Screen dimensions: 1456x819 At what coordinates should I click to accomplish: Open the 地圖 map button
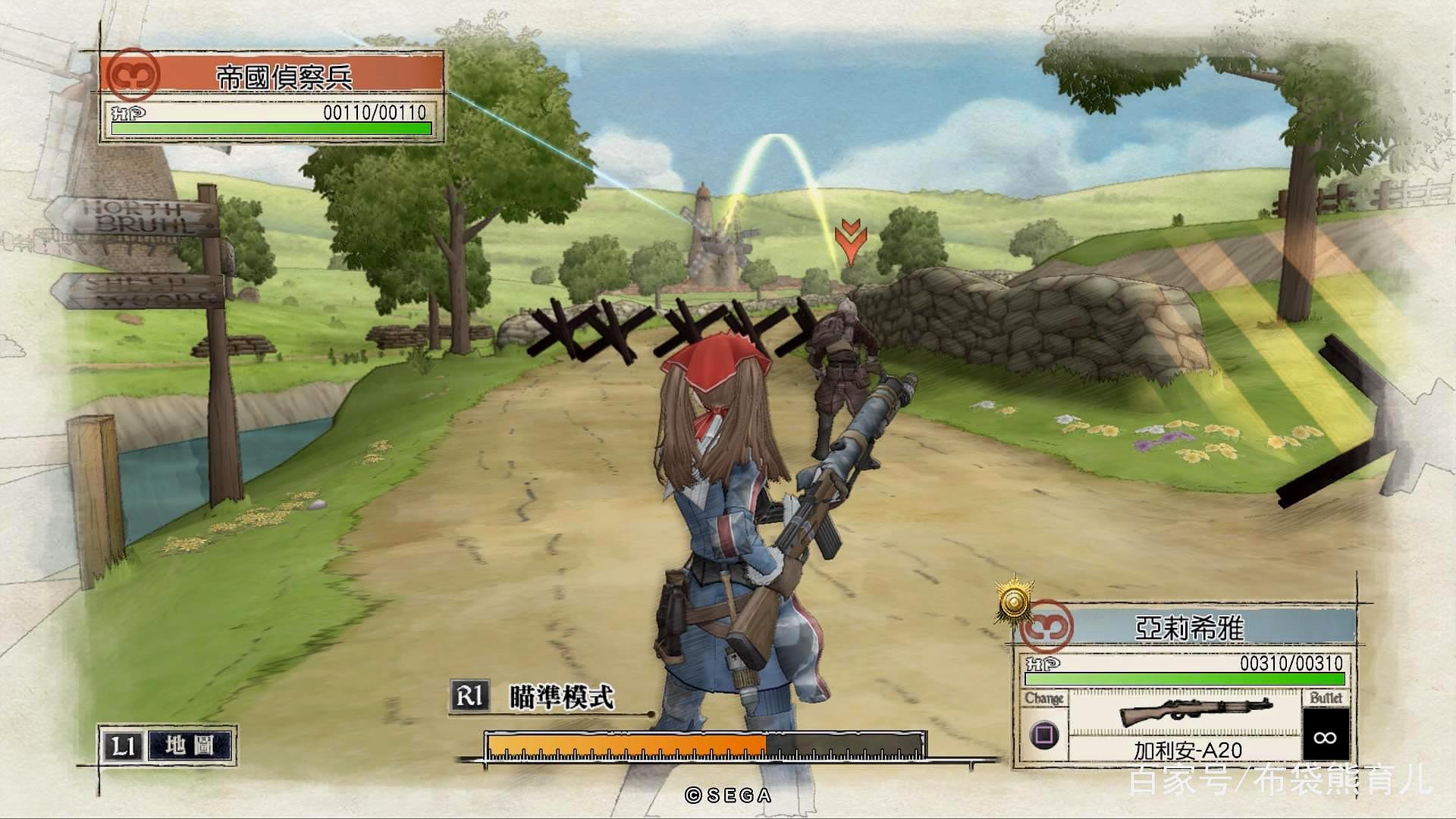click(x=190, y=745)
